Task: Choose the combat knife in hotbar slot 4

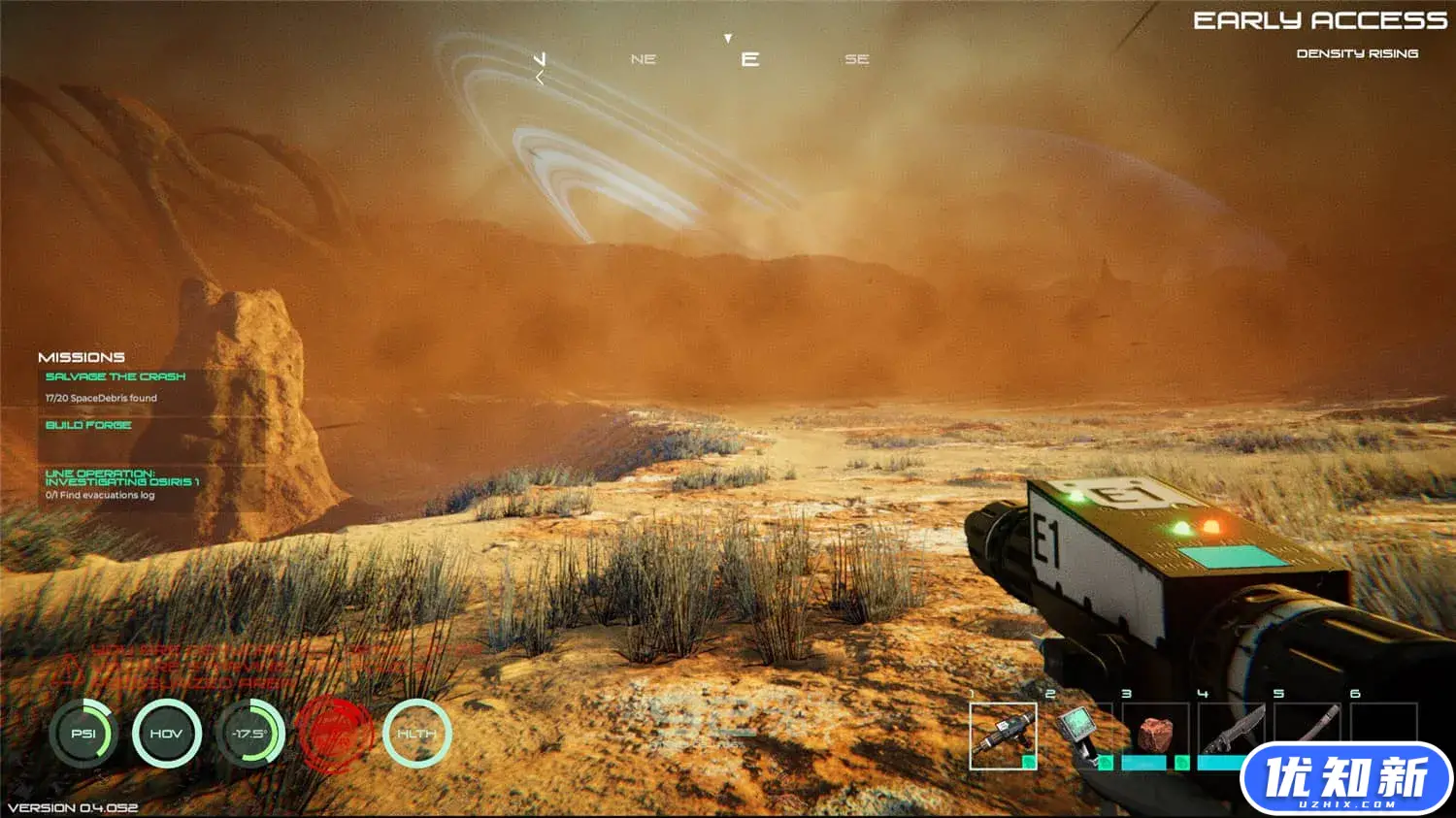Action: coord(1230,729)
